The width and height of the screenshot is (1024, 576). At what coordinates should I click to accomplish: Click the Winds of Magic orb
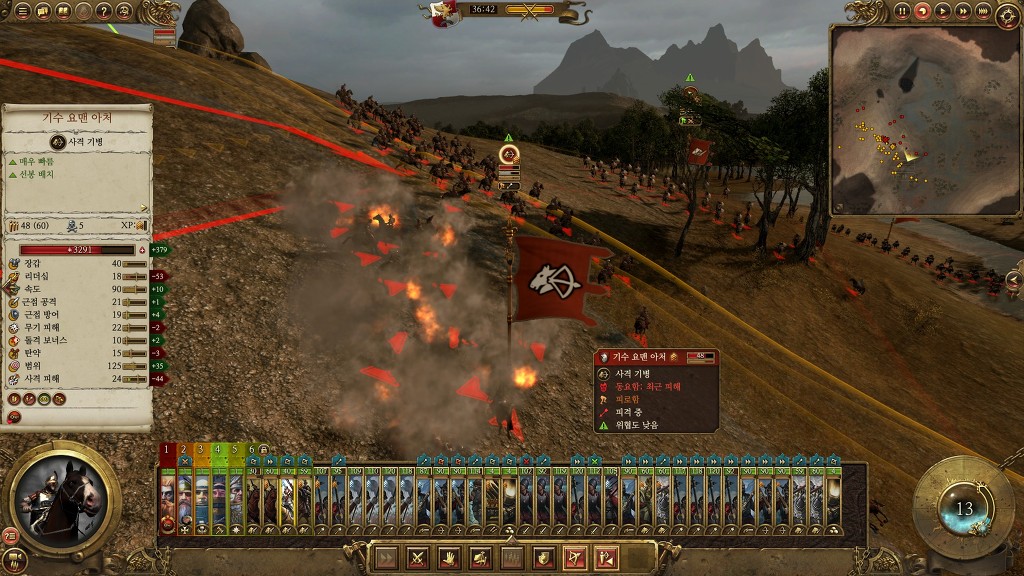[x=963, y=507]
